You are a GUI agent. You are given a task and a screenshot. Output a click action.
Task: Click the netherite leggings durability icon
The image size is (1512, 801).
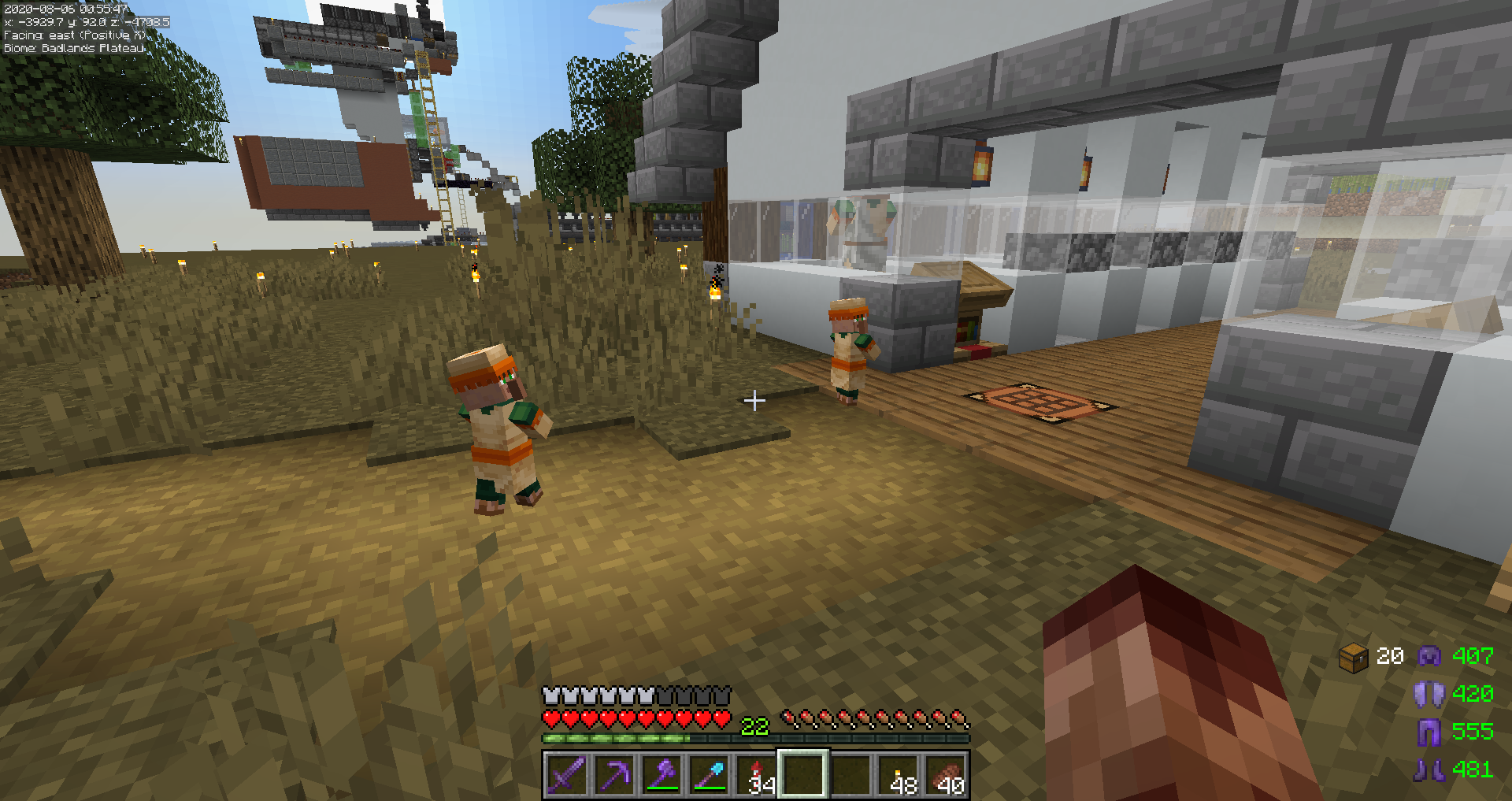1429,732
